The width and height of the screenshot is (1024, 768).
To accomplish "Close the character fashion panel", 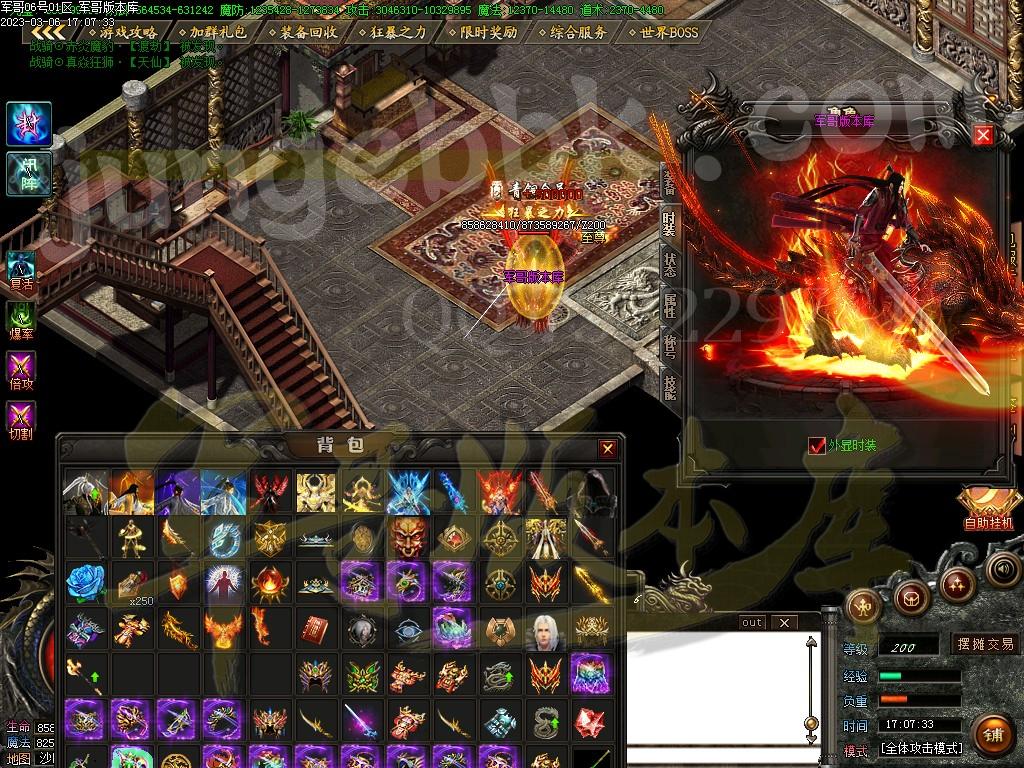I will click(983, 135).
